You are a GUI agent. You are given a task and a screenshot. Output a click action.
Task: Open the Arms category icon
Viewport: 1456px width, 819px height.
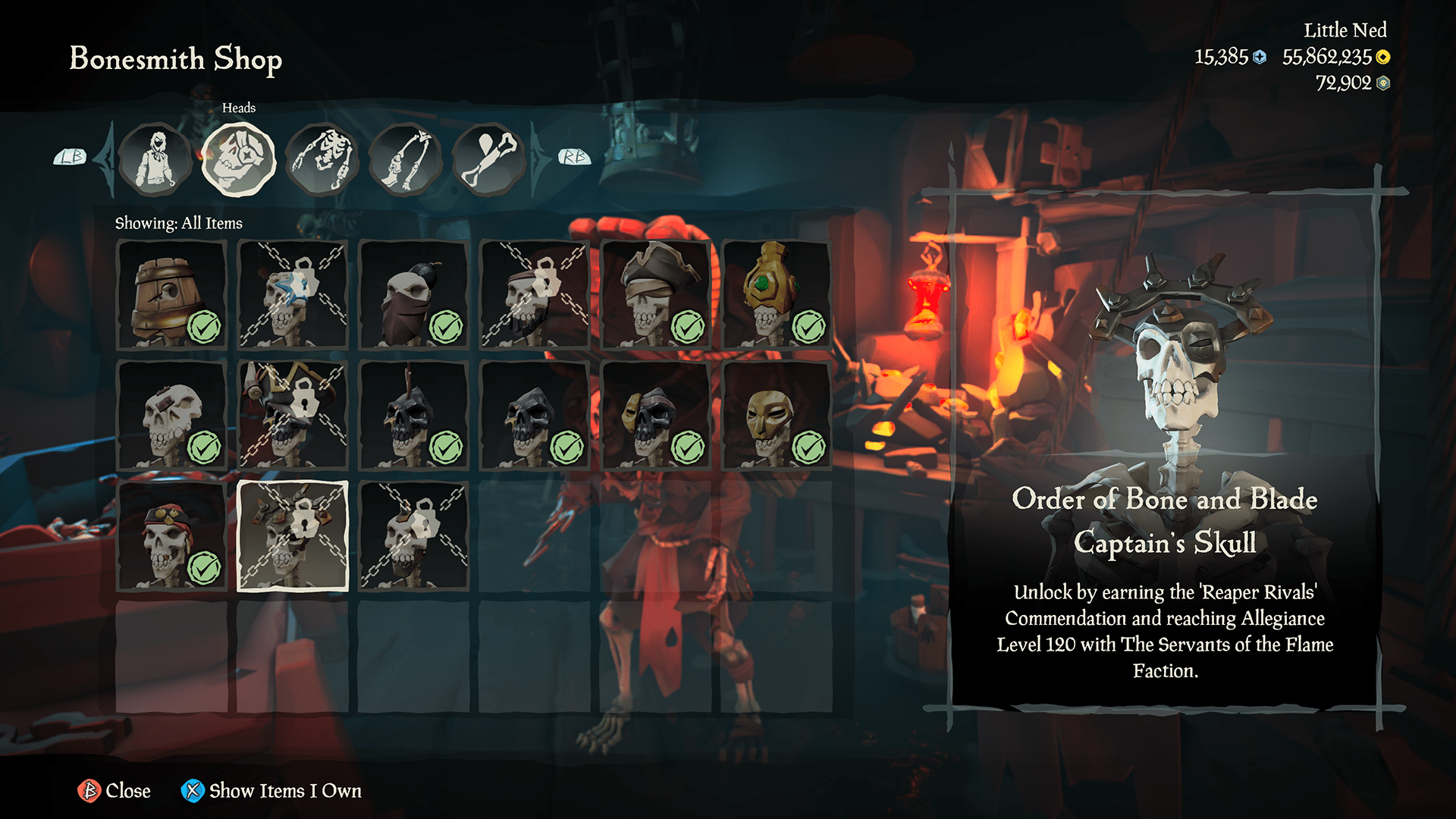coord(407,158)
